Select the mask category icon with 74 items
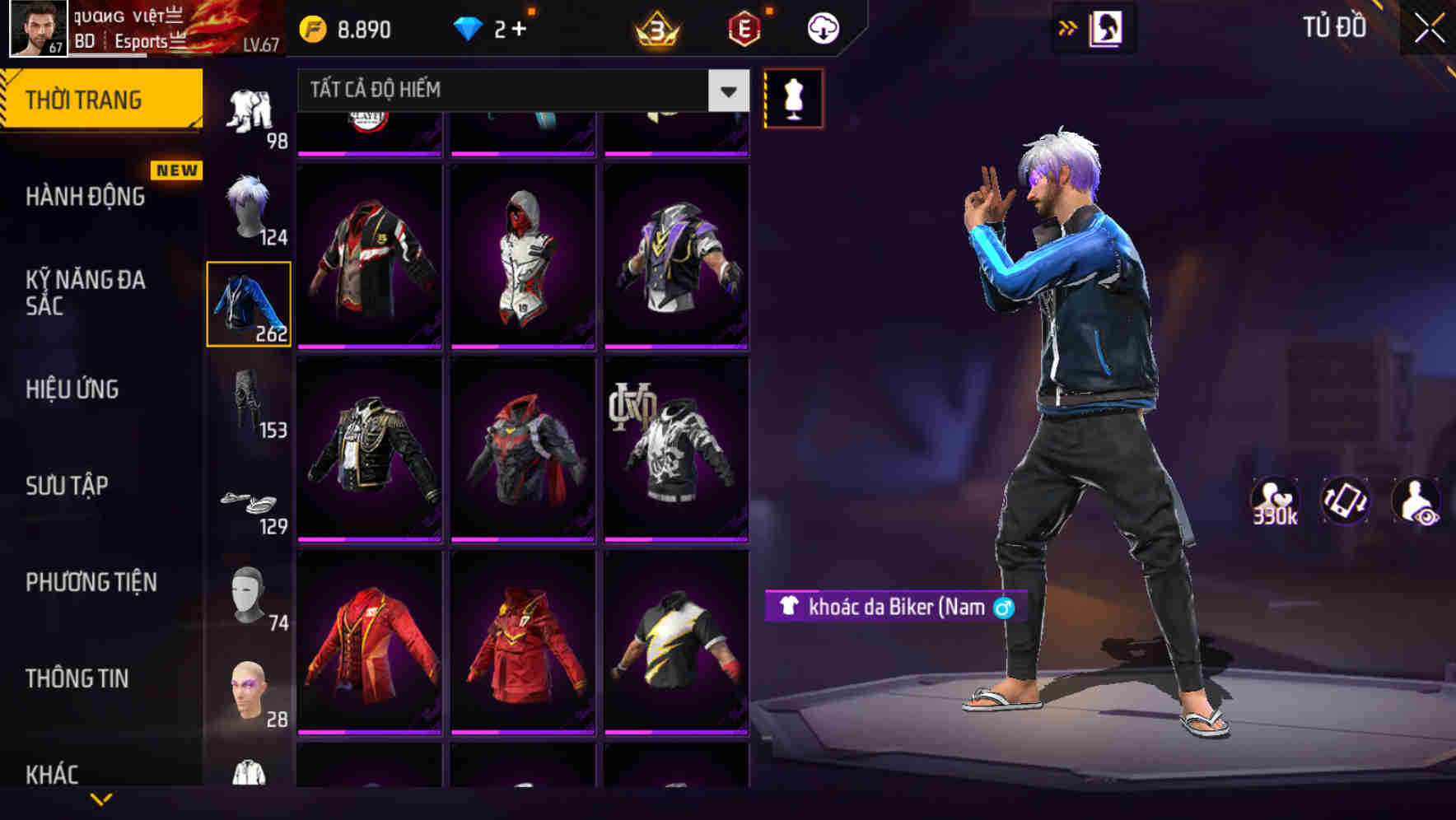 [245, 597]
